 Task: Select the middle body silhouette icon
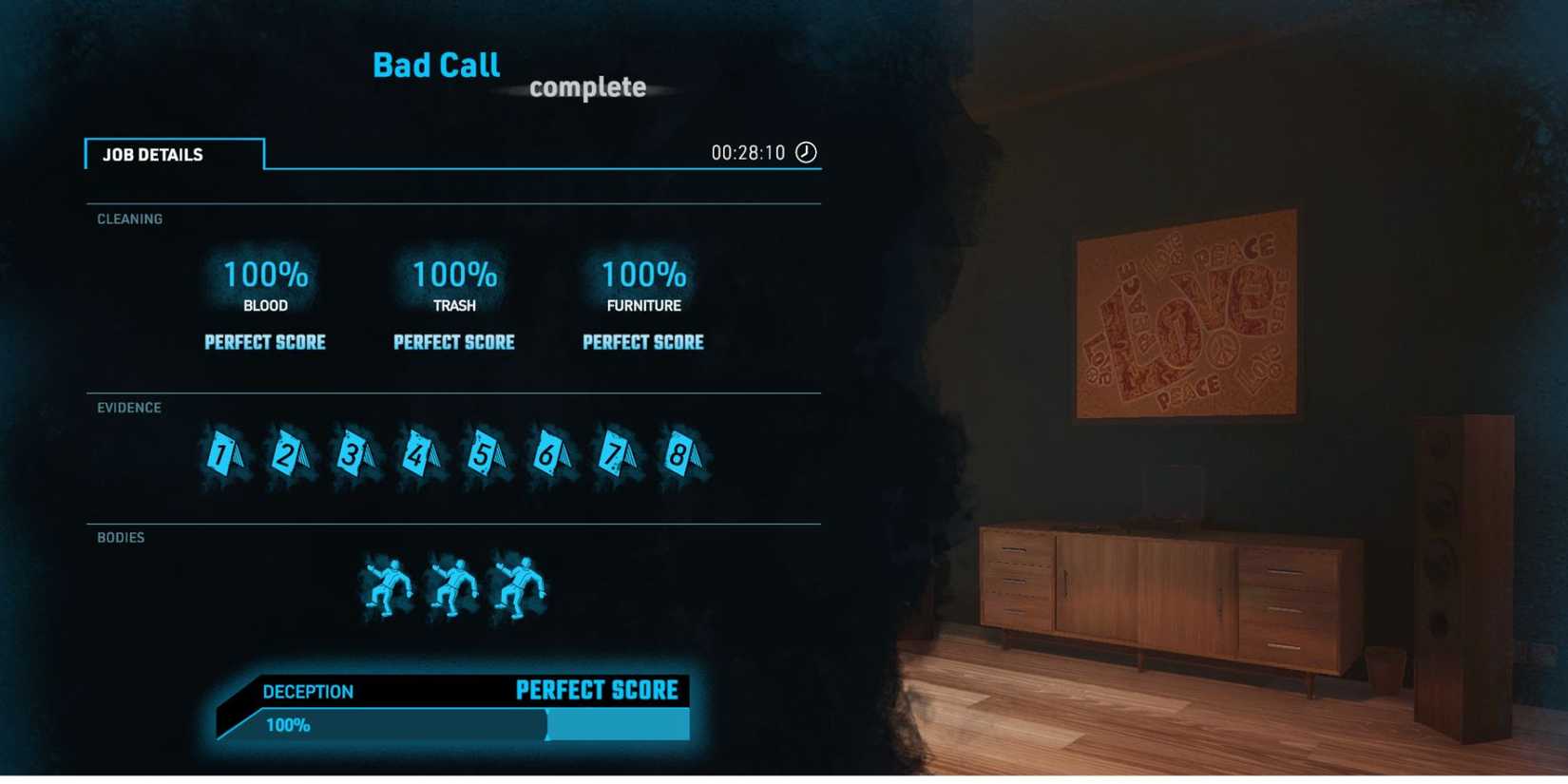click(454, 586)
